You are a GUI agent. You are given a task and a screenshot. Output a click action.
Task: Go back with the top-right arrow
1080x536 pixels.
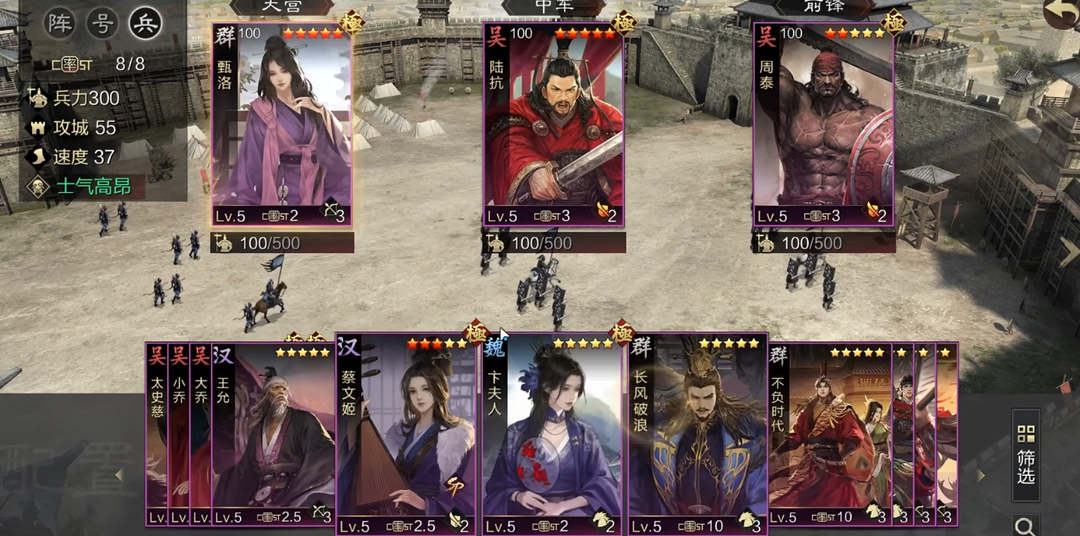1060,14
